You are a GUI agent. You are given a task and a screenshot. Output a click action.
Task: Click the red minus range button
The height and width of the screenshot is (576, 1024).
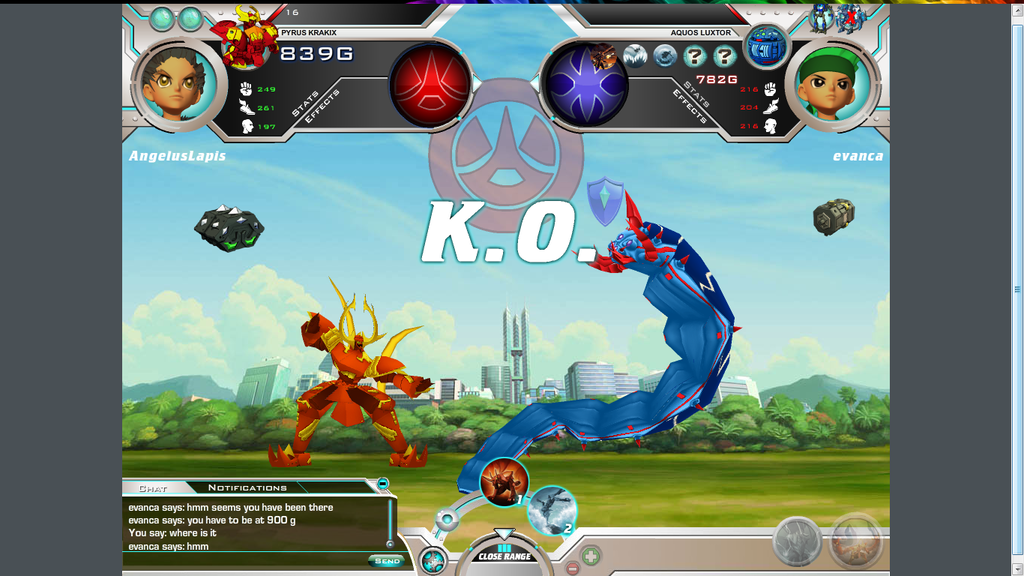coord(572,568)
